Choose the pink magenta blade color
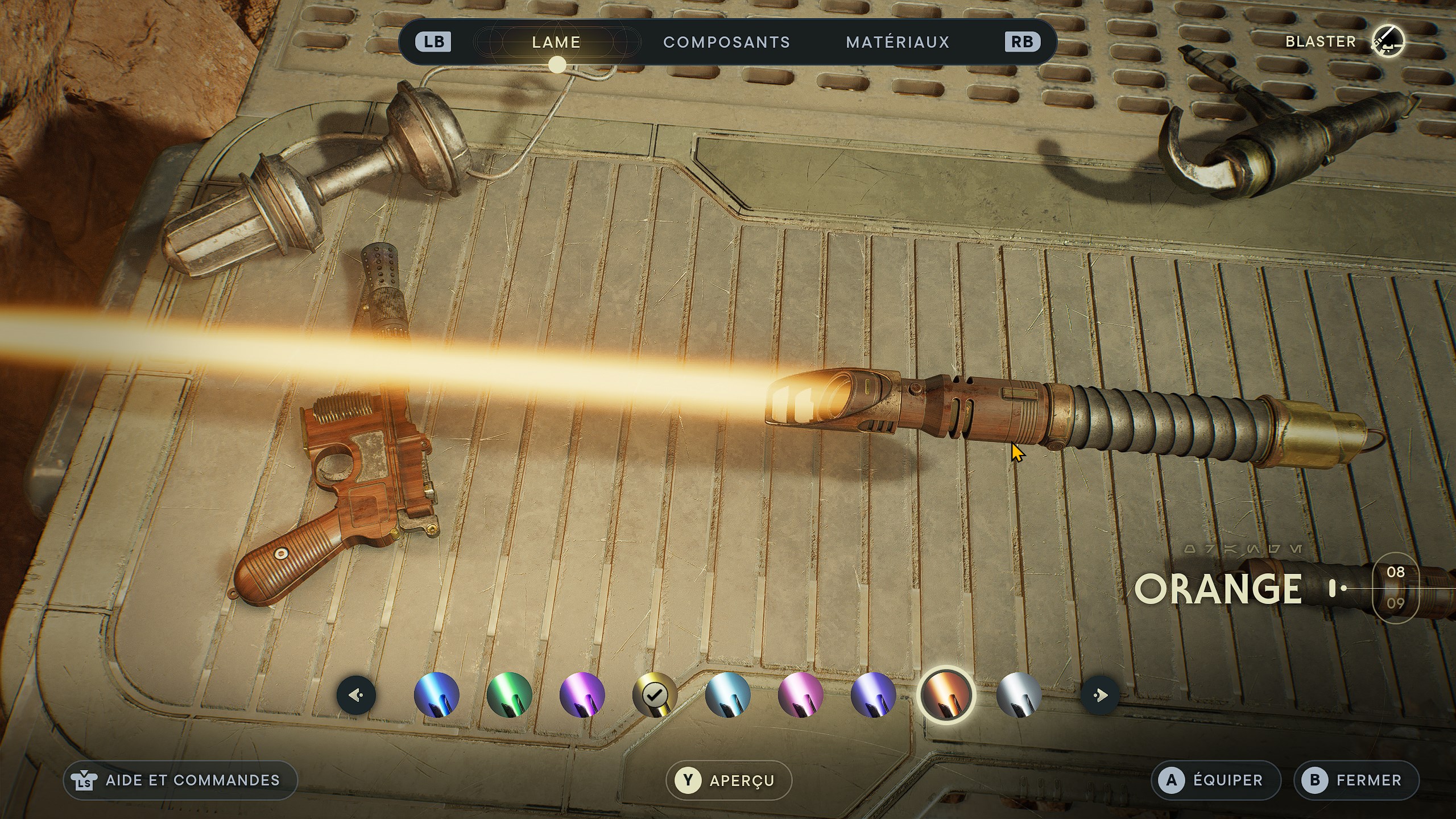The width and height of the screenshot is (1456, 819). tap(800, 695)
